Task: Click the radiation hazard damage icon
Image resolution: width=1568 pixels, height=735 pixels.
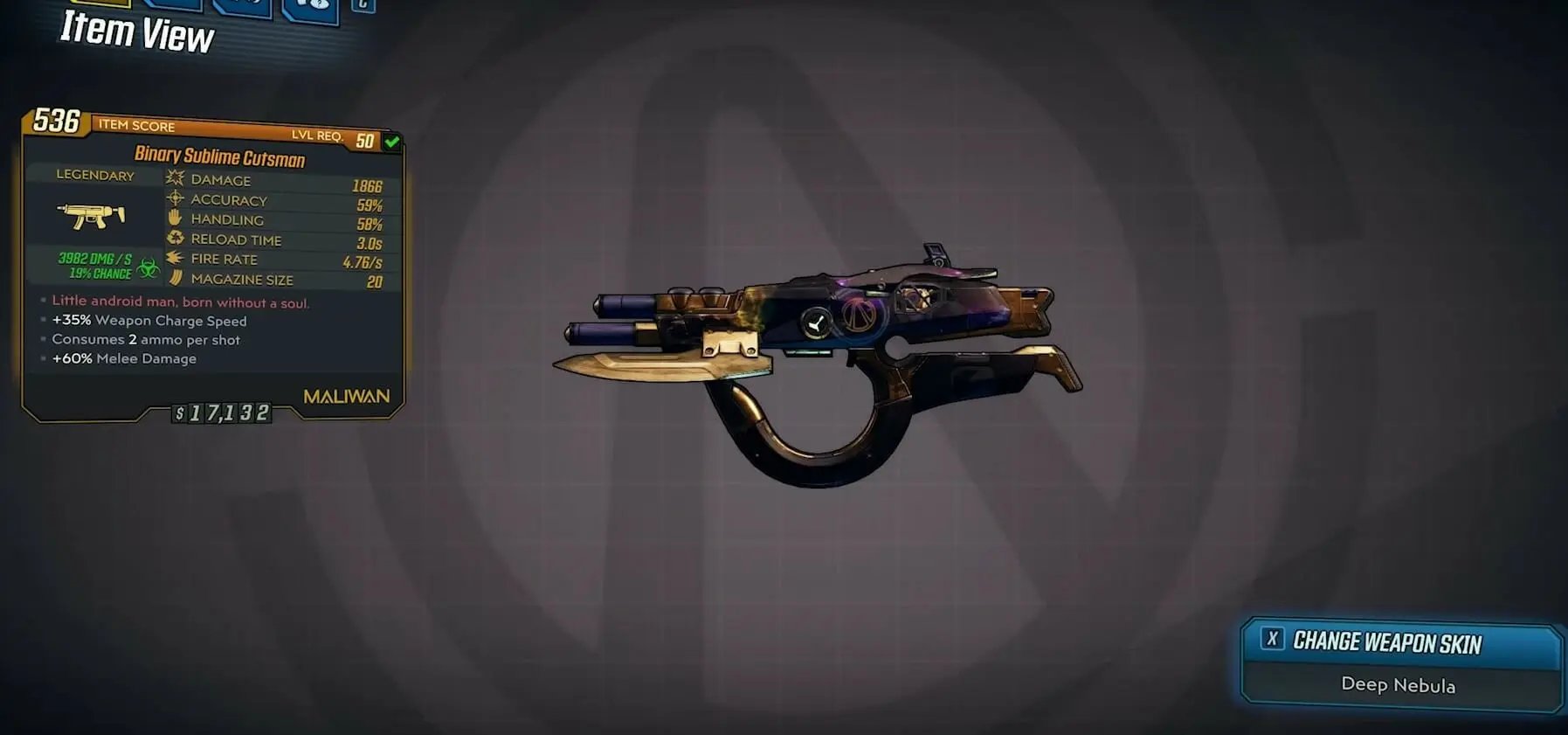Action: 150,267
